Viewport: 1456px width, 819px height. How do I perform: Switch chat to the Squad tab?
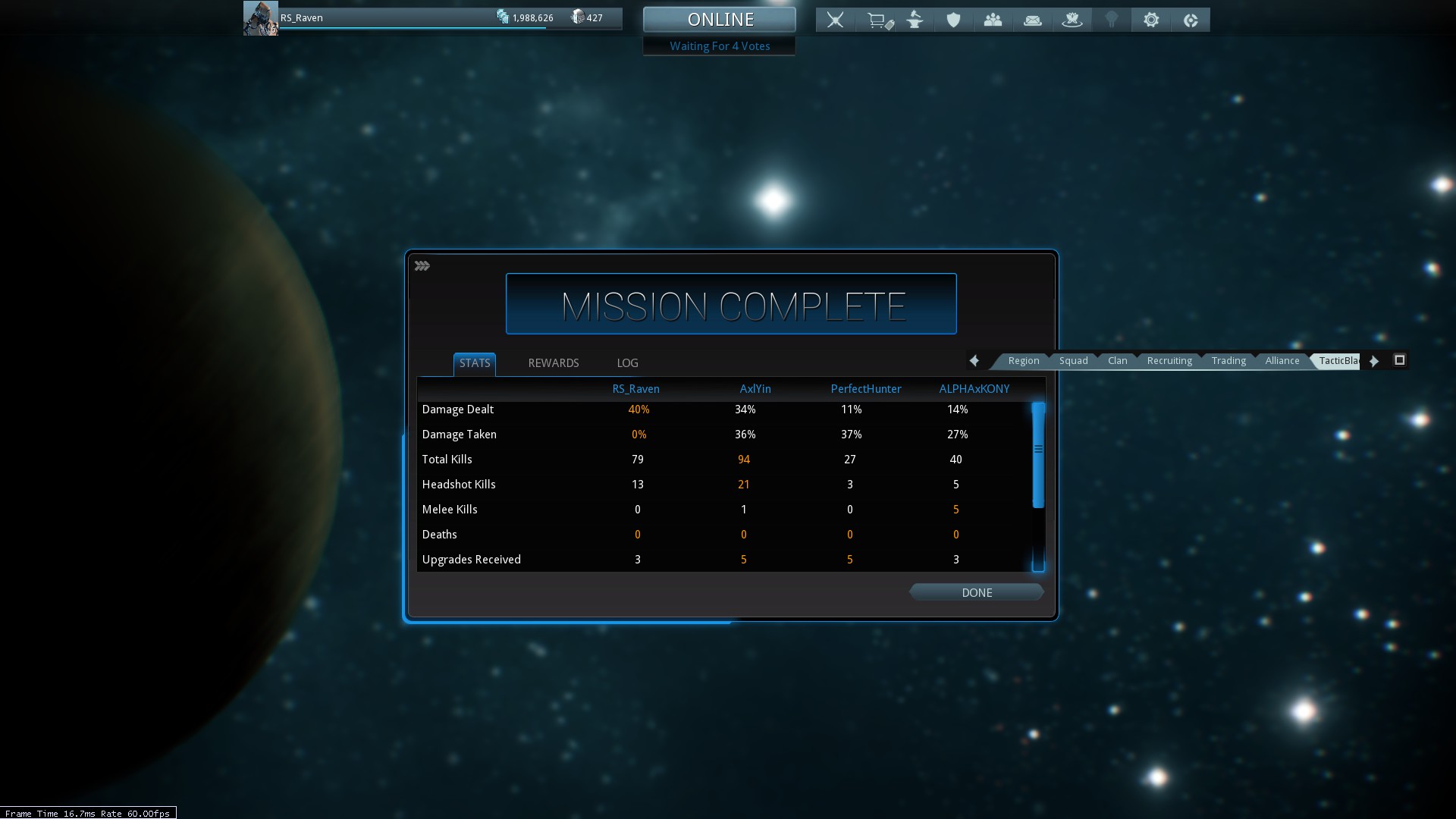[1073, 361]
